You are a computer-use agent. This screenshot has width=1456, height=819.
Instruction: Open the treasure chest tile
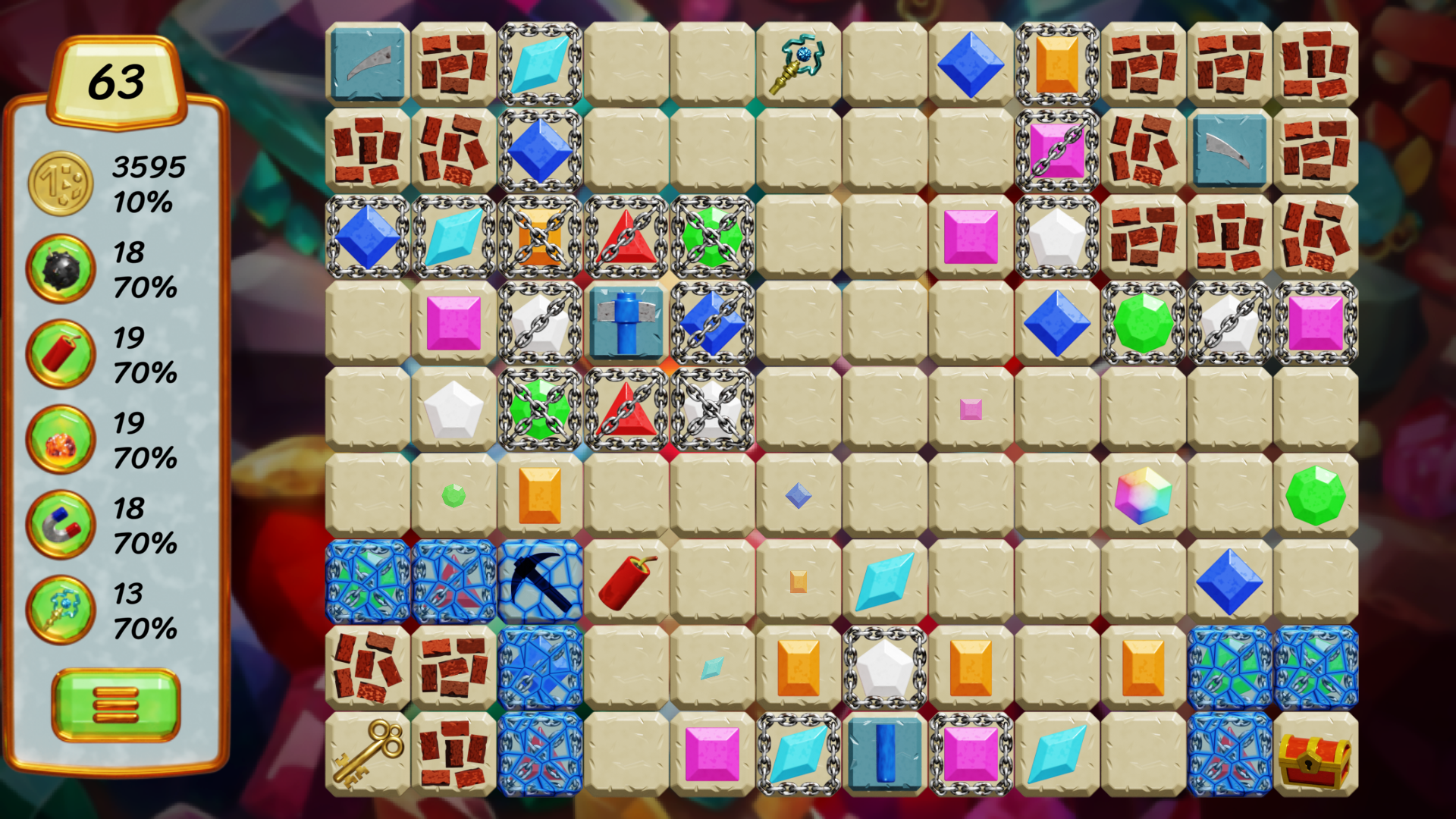click(x=1314, y=758)
